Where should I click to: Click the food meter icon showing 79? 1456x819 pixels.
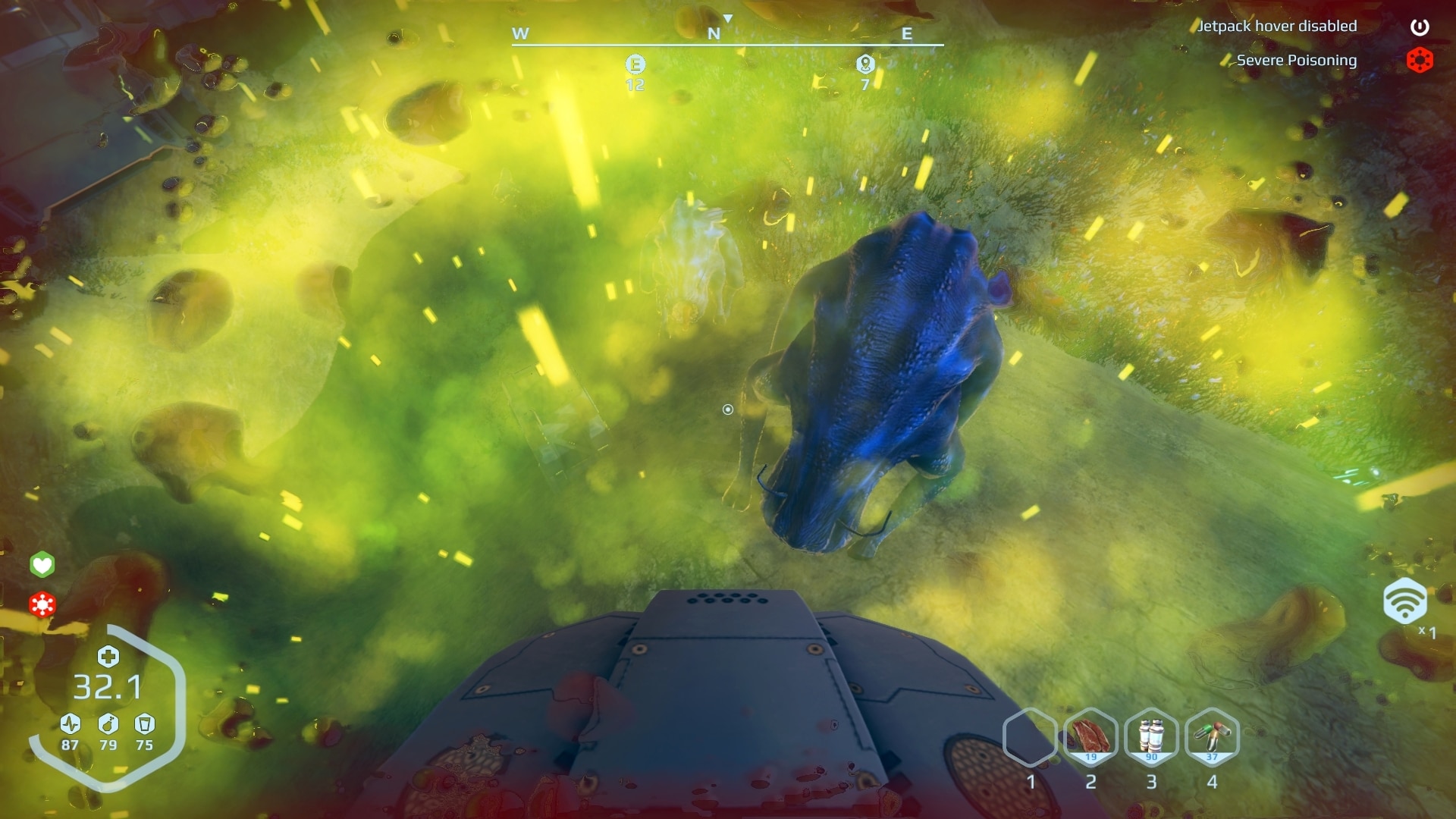[x=107, y=724]
